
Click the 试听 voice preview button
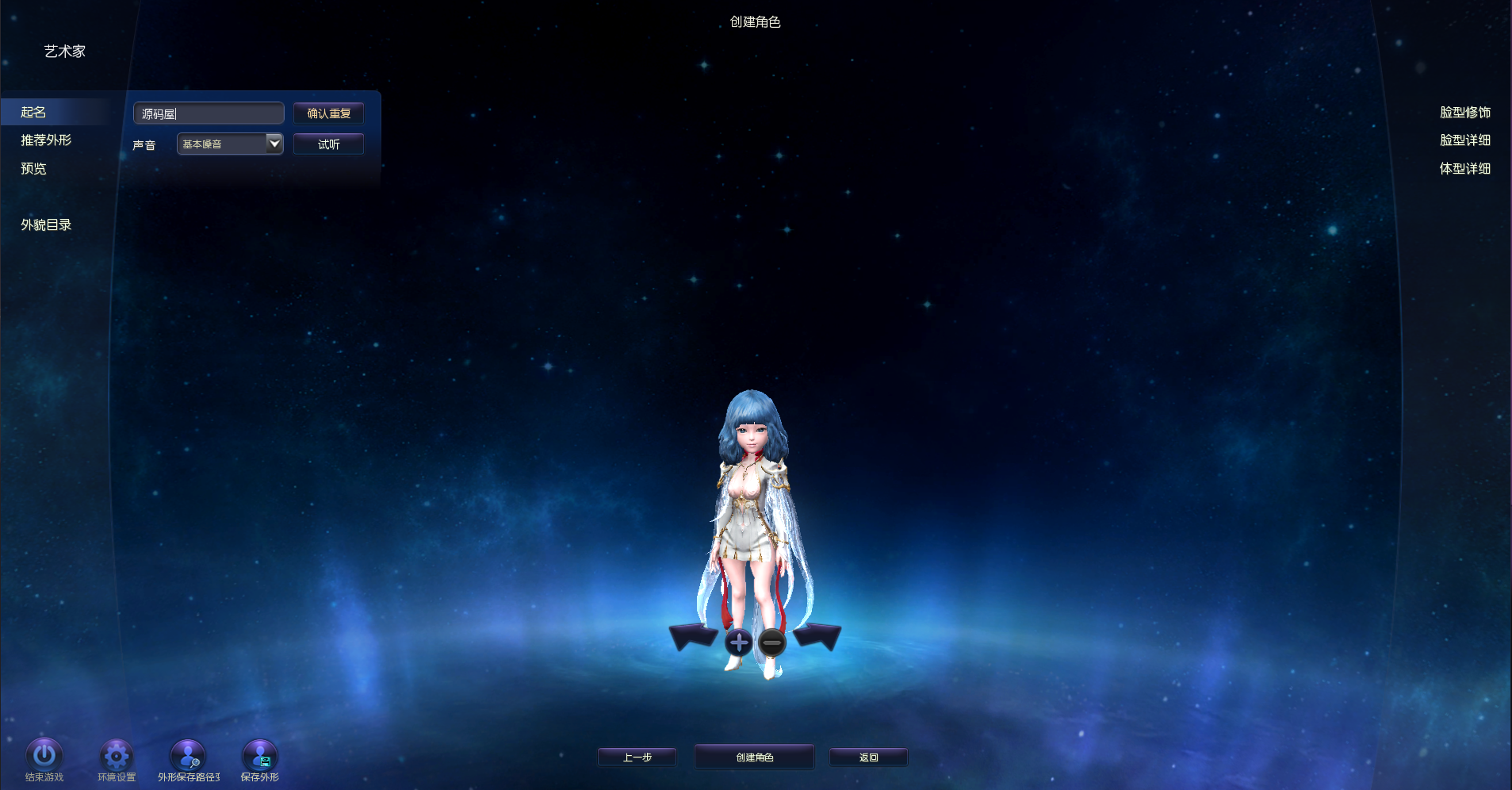coord(328,144)
